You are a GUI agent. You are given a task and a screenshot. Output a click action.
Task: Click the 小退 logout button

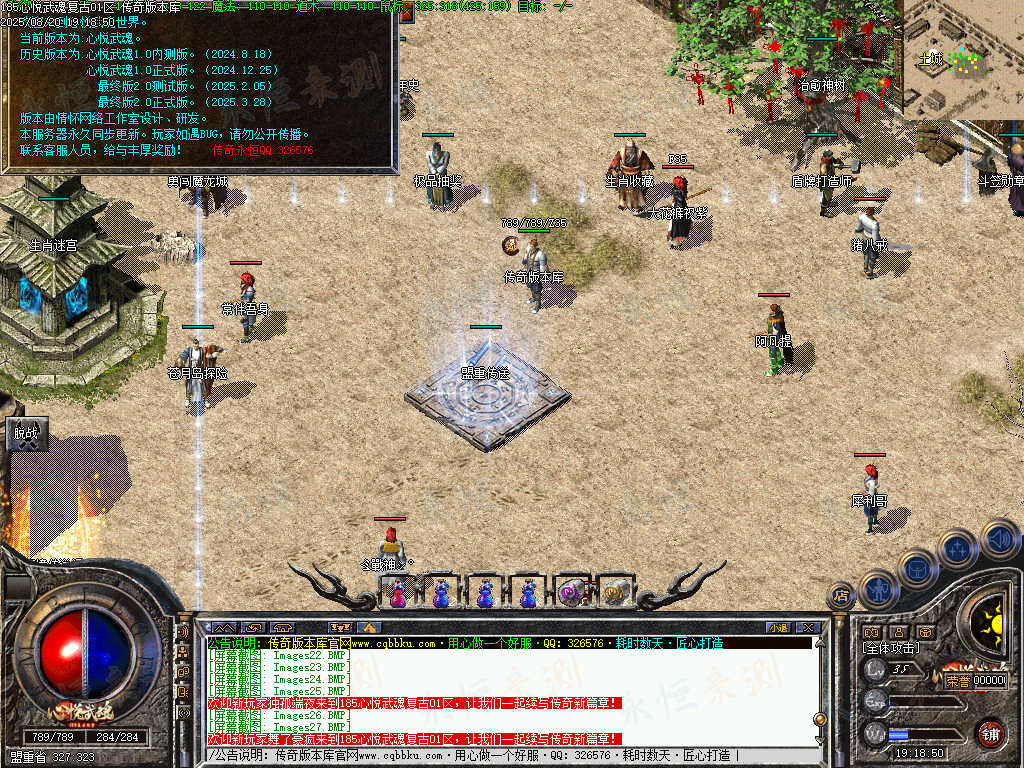777,627
